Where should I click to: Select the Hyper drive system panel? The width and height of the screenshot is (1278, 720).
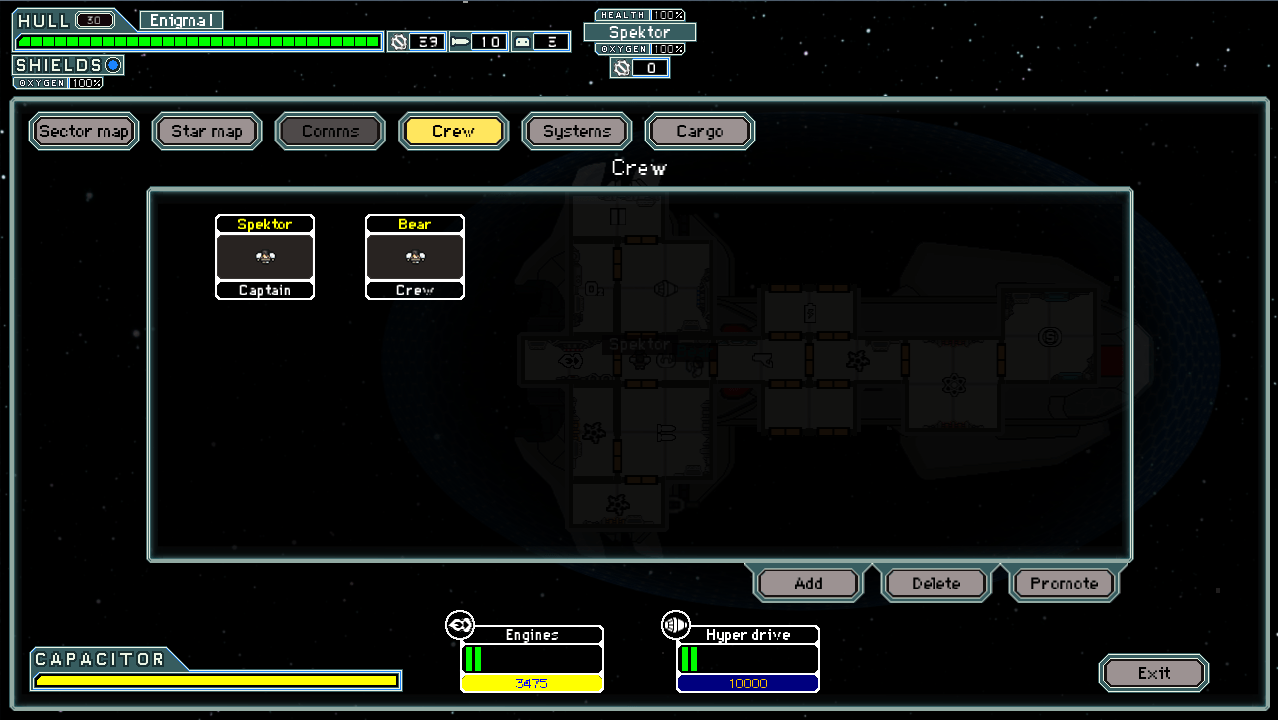click(748, 659)
